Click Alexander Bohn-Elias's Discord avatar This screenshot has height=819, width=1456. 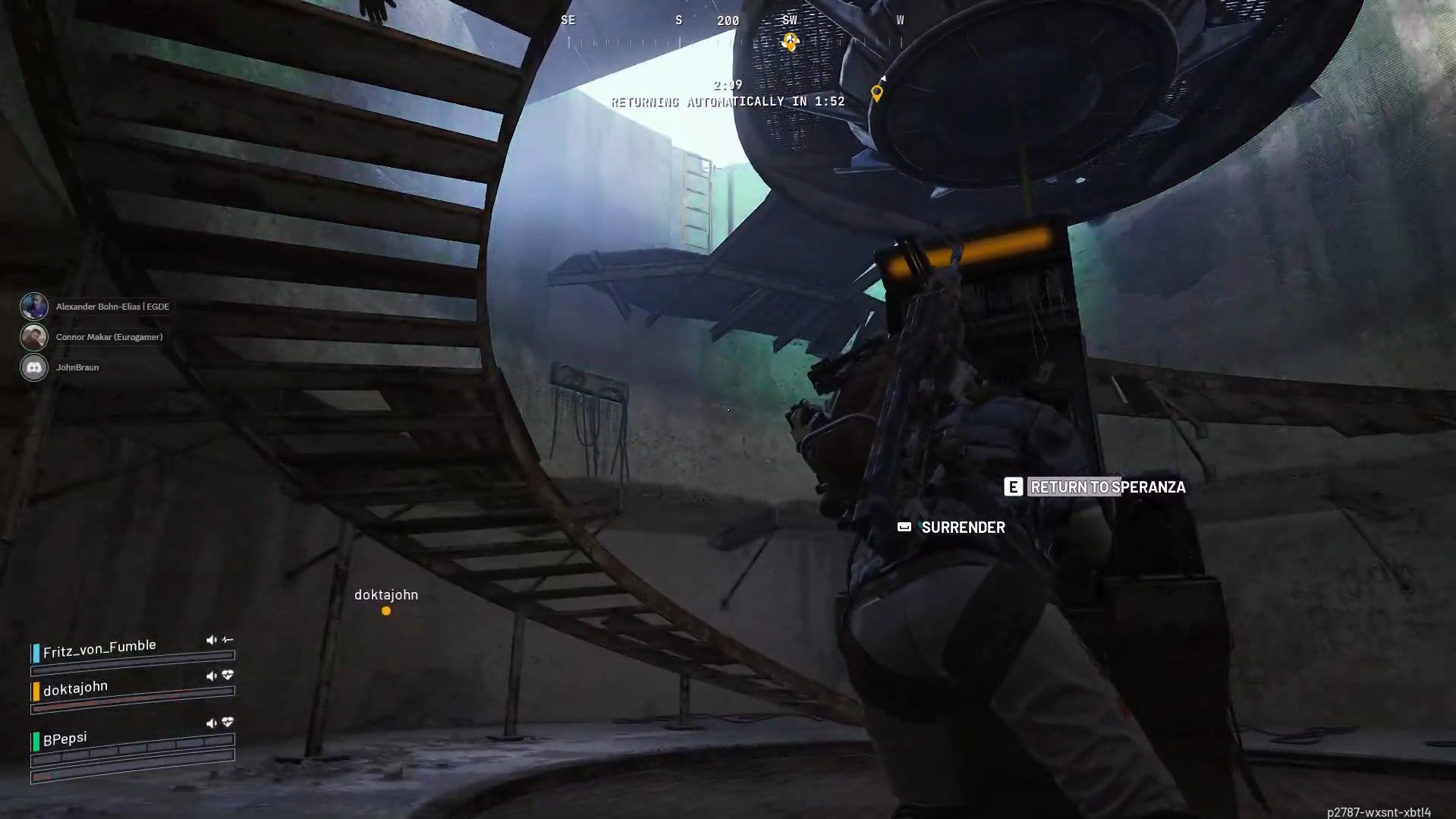34,306
